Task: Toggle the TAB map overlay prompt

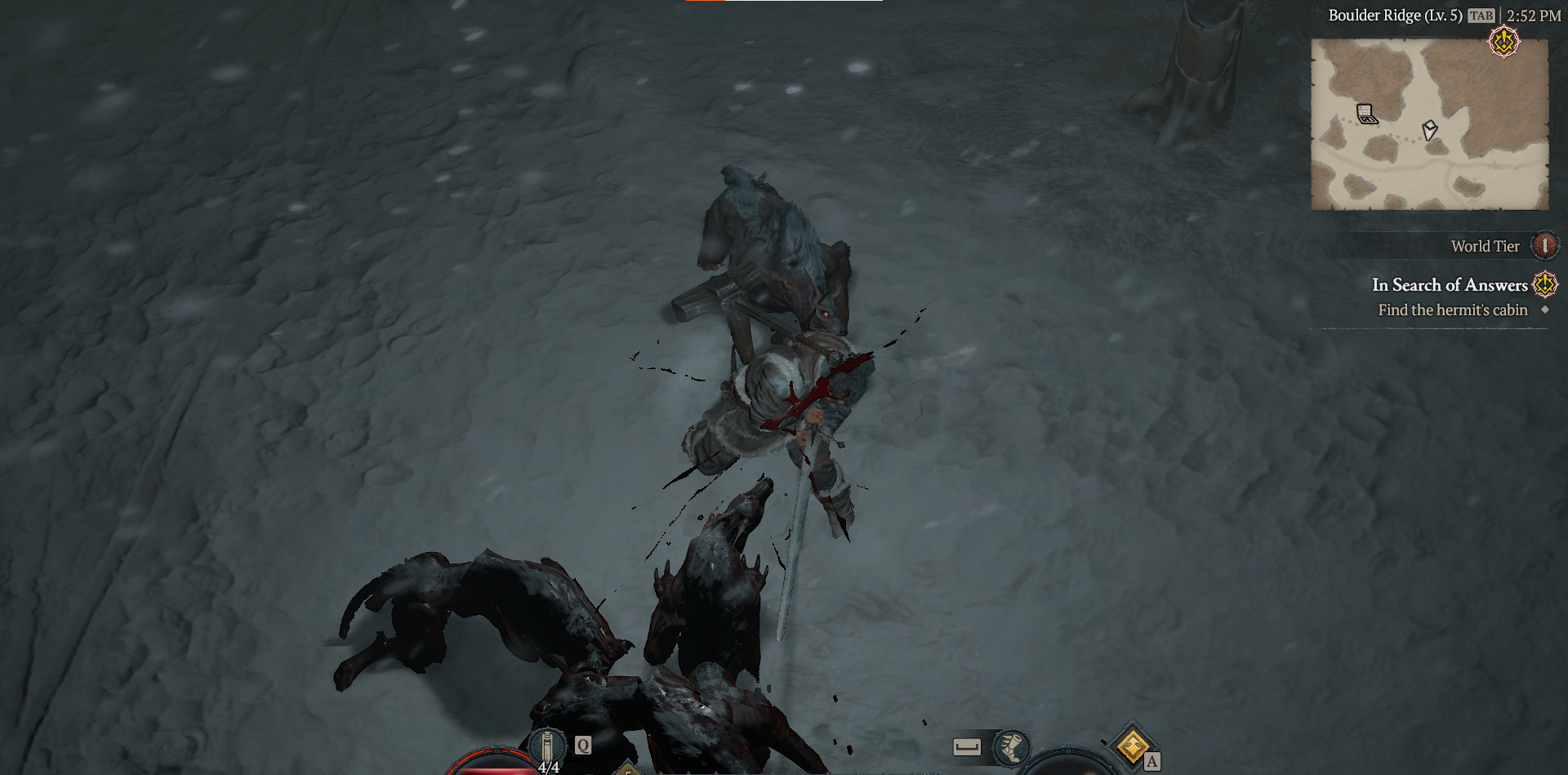Action: [1482, 15]
